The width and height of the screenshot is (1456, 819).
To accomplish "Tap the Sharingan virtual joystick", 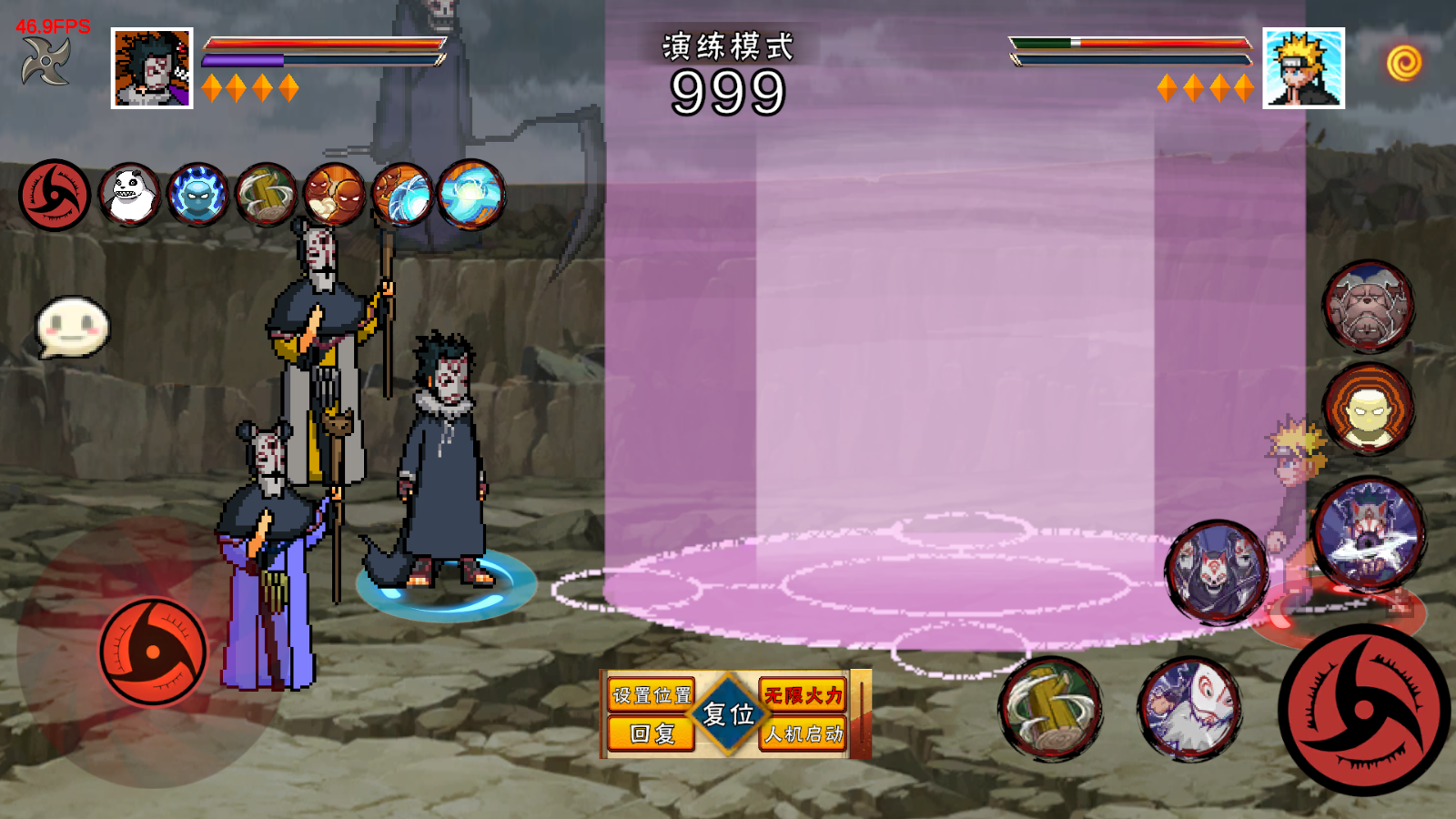I will (153, 652).
